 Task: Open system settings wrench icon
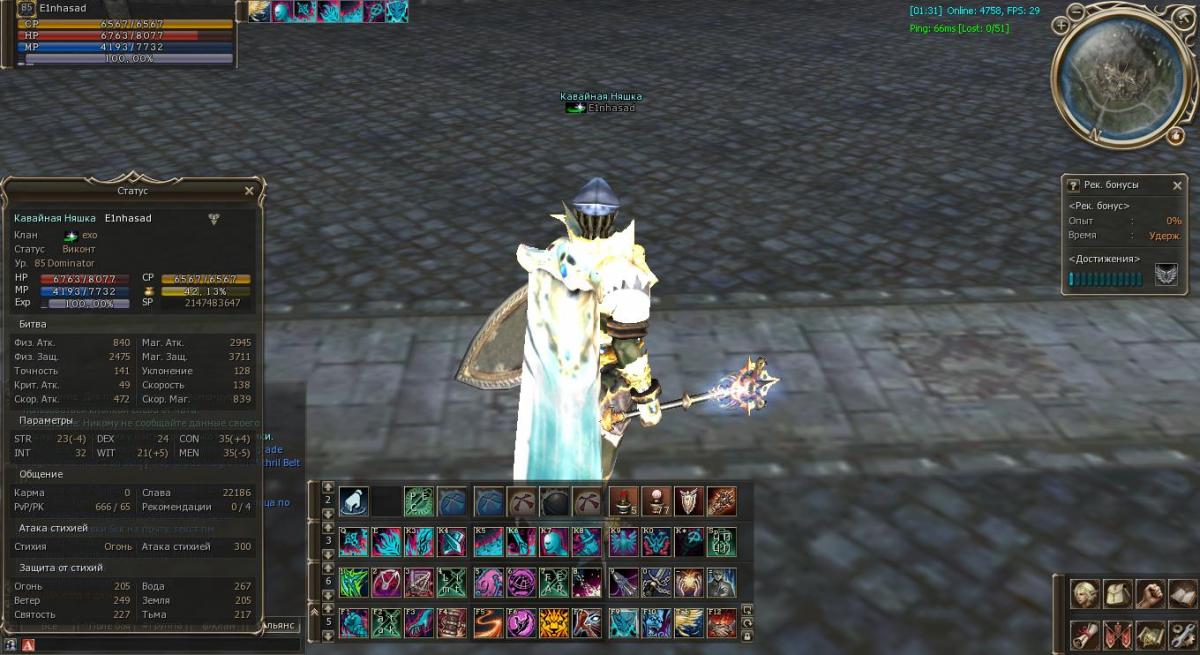tap(1182, 633)
